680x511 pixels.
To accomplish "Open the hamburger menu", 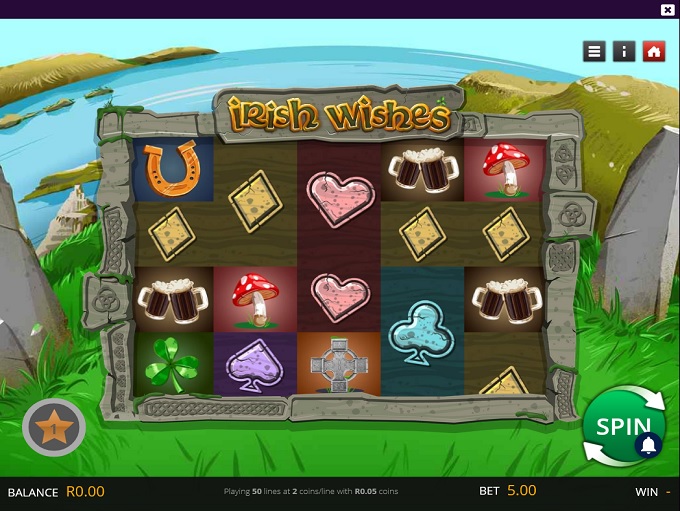I will tap(595, 51).
